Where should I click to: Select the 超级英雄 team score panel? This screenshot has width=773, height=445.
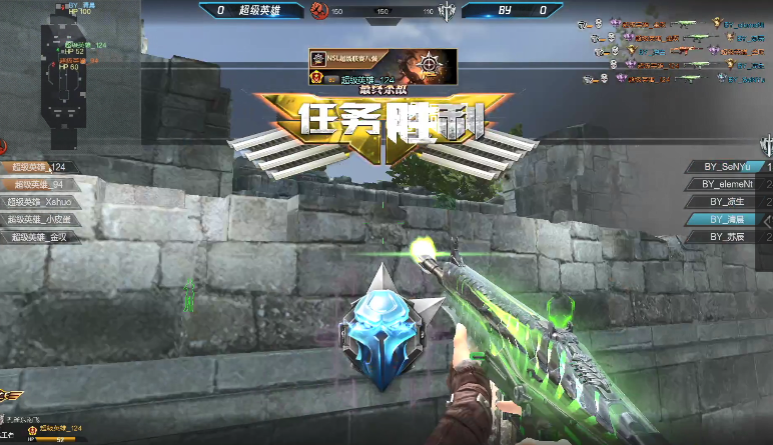(x=250, y=10)
